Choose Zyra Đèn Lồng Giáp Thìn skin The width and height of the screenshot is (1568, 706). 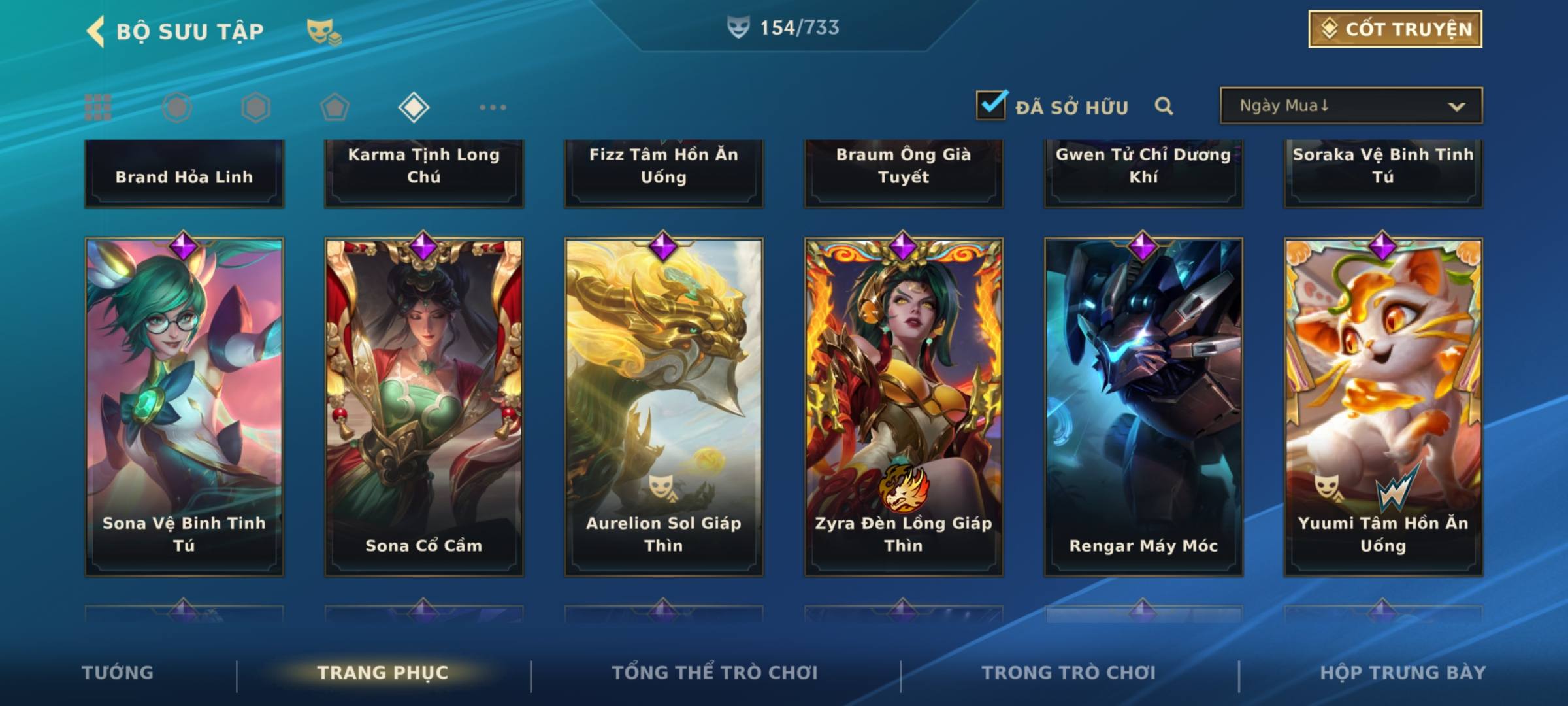[904, 406]
